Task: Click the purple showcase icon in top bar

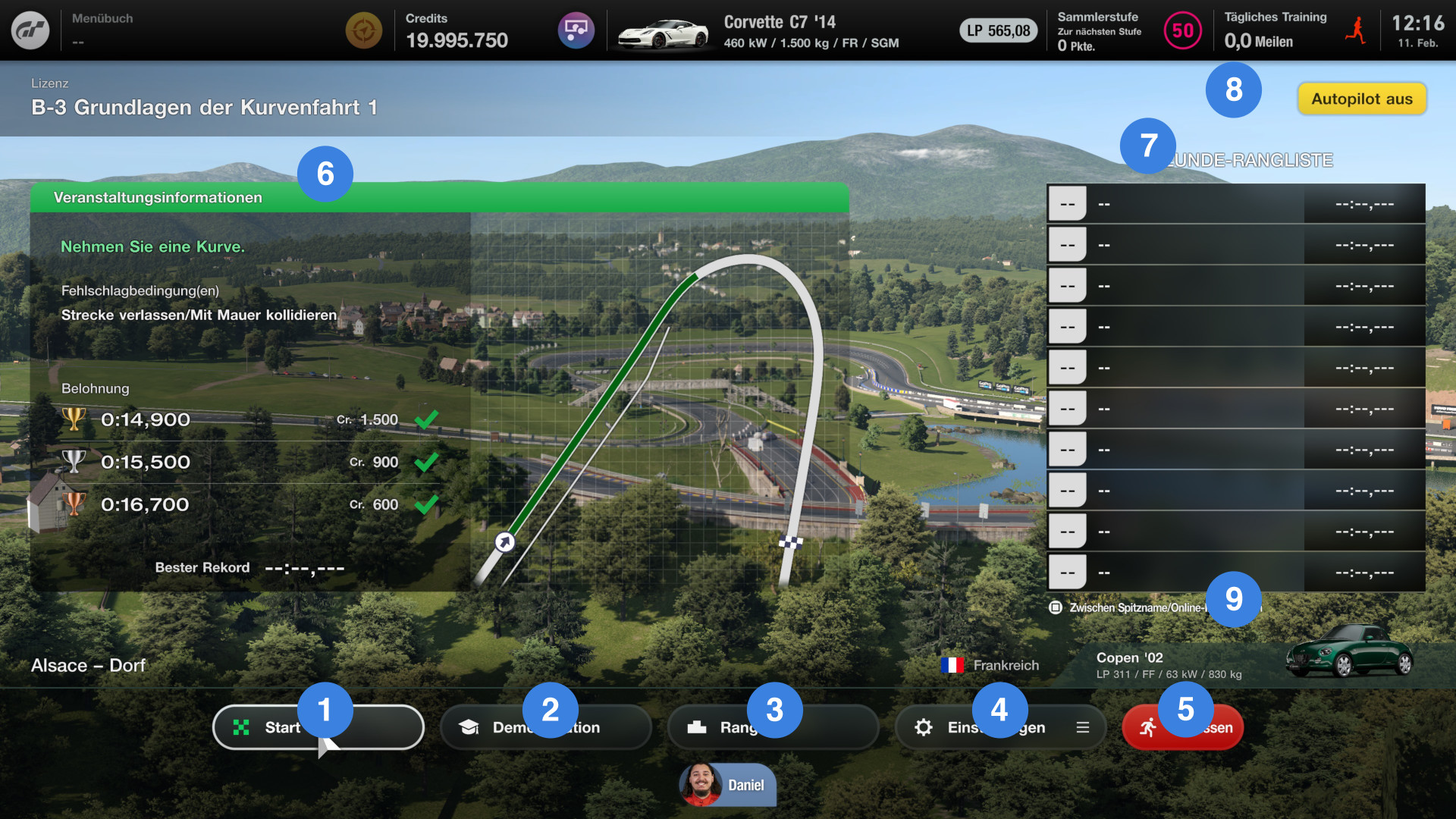Action: [x=576, y=31]
